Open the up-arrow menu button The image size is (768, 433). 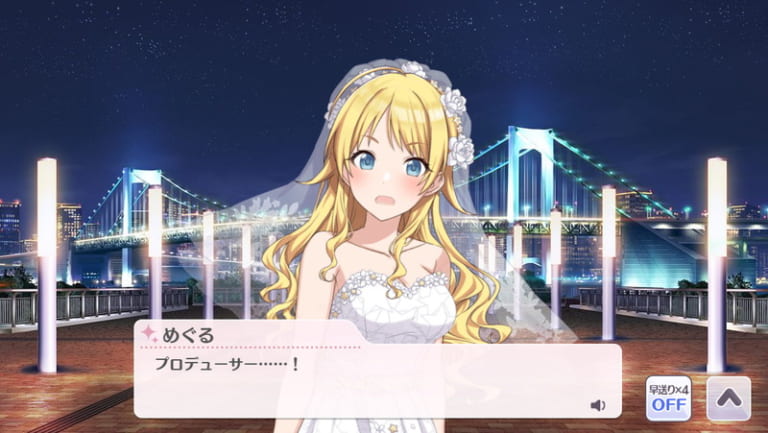point(728,399)
